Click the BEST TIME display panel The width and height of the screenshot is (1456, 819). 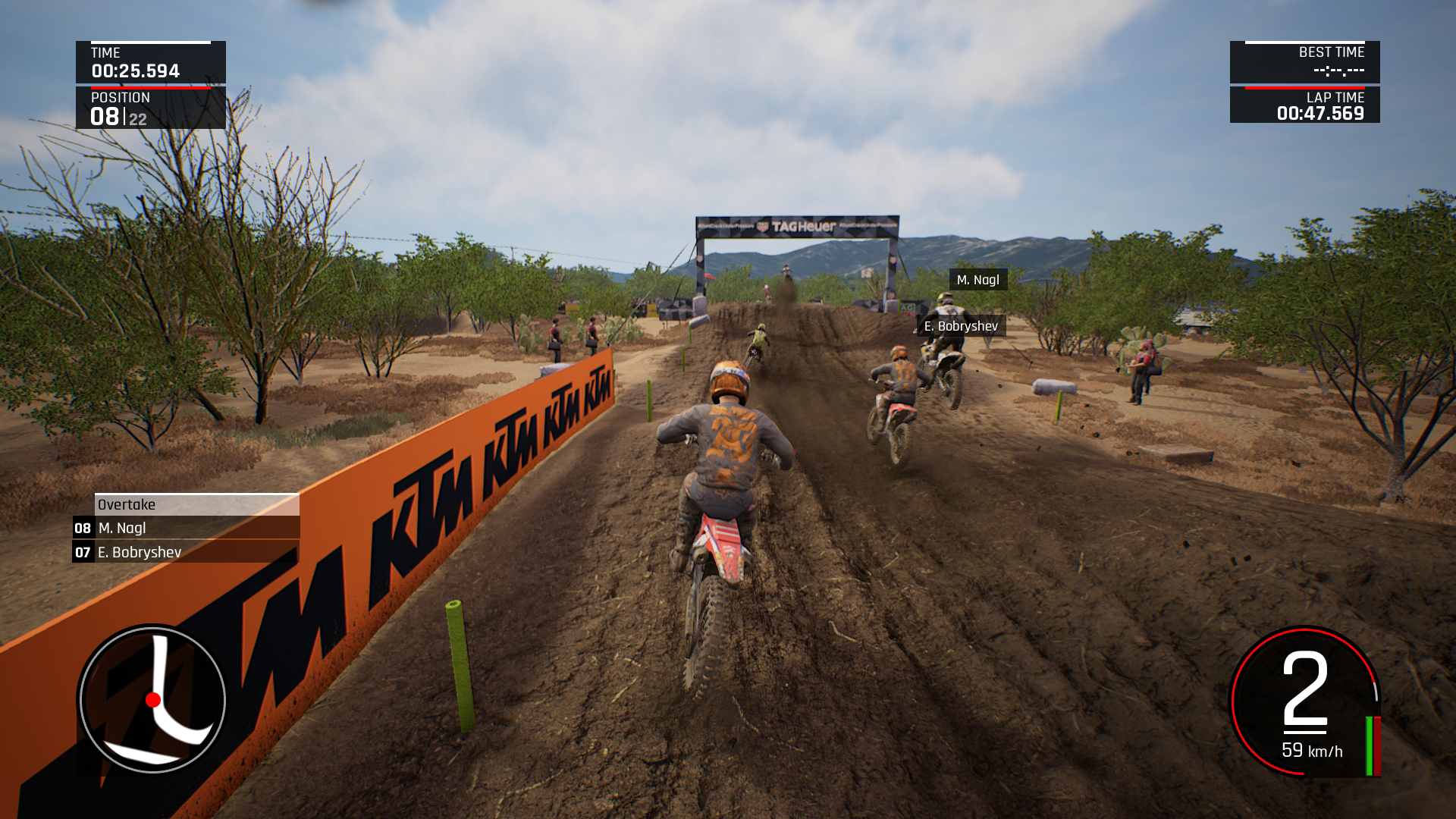1304,61
